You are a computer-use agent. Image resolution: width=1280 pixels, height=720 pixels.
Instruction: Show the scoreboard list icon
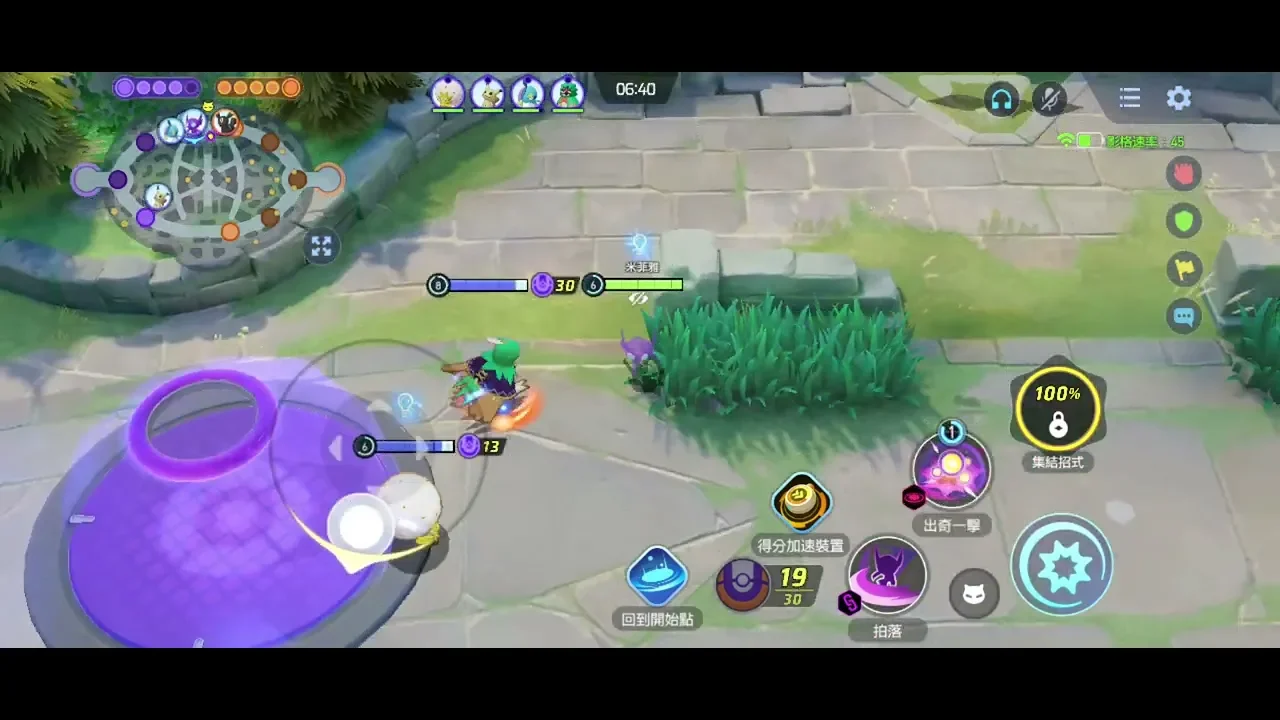1130,98
